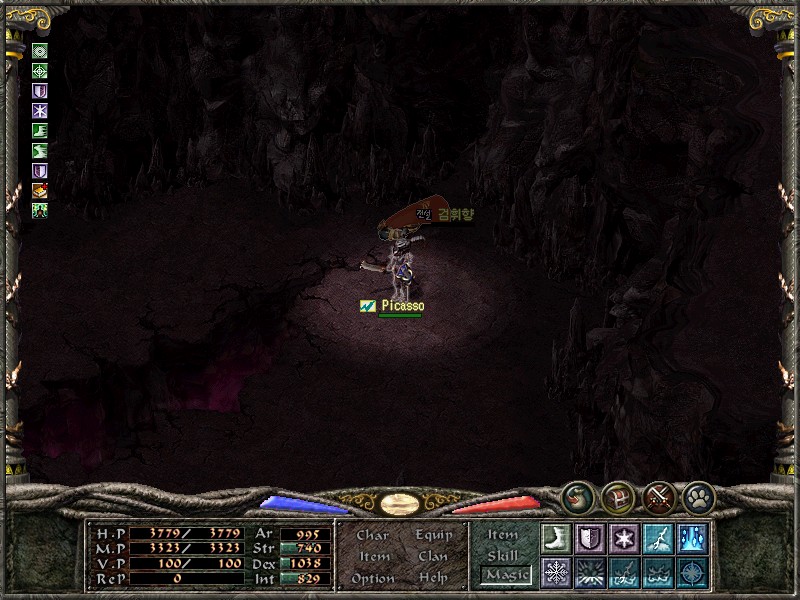Screen dimensions: 800x600
Task: Click the round dragon emblem button
Action: pos(576,496)
